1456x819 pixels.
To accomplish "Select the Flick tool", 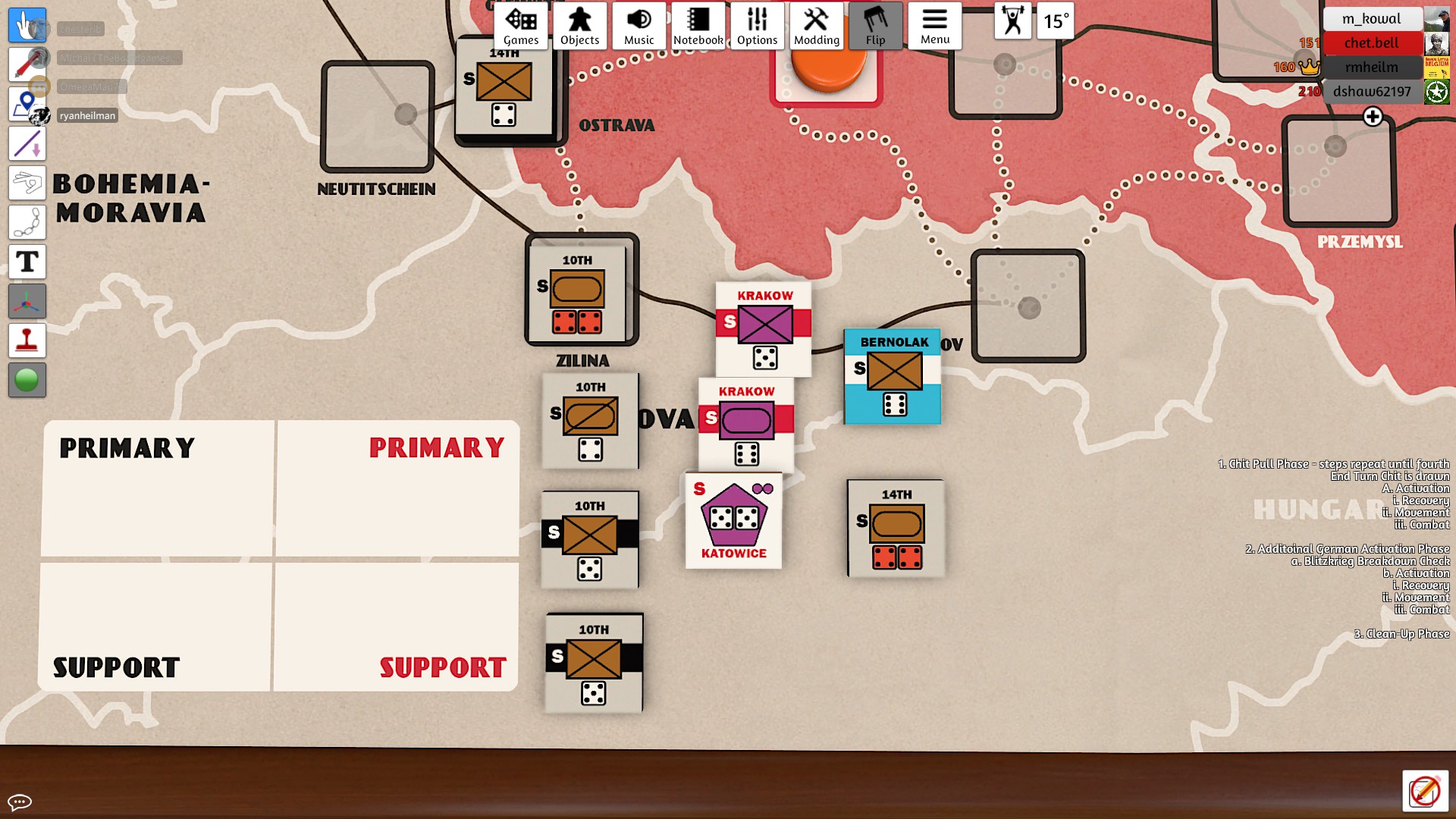I will tap(27, 183).
